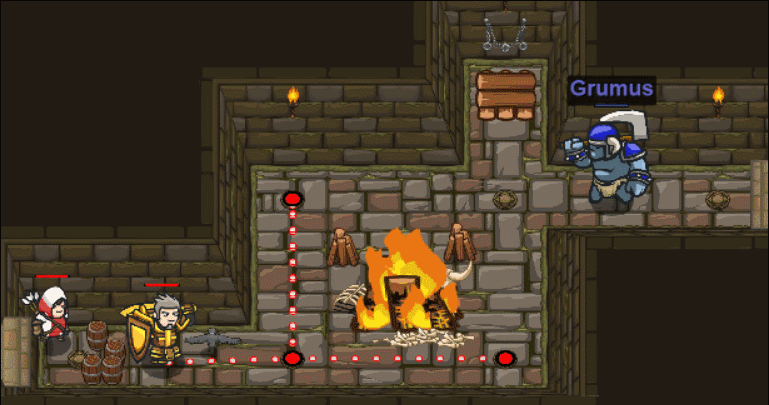Select the red waypoint below the bonfire's right side
The height and width of the screenshot is (405, 769).
(505, 358)
